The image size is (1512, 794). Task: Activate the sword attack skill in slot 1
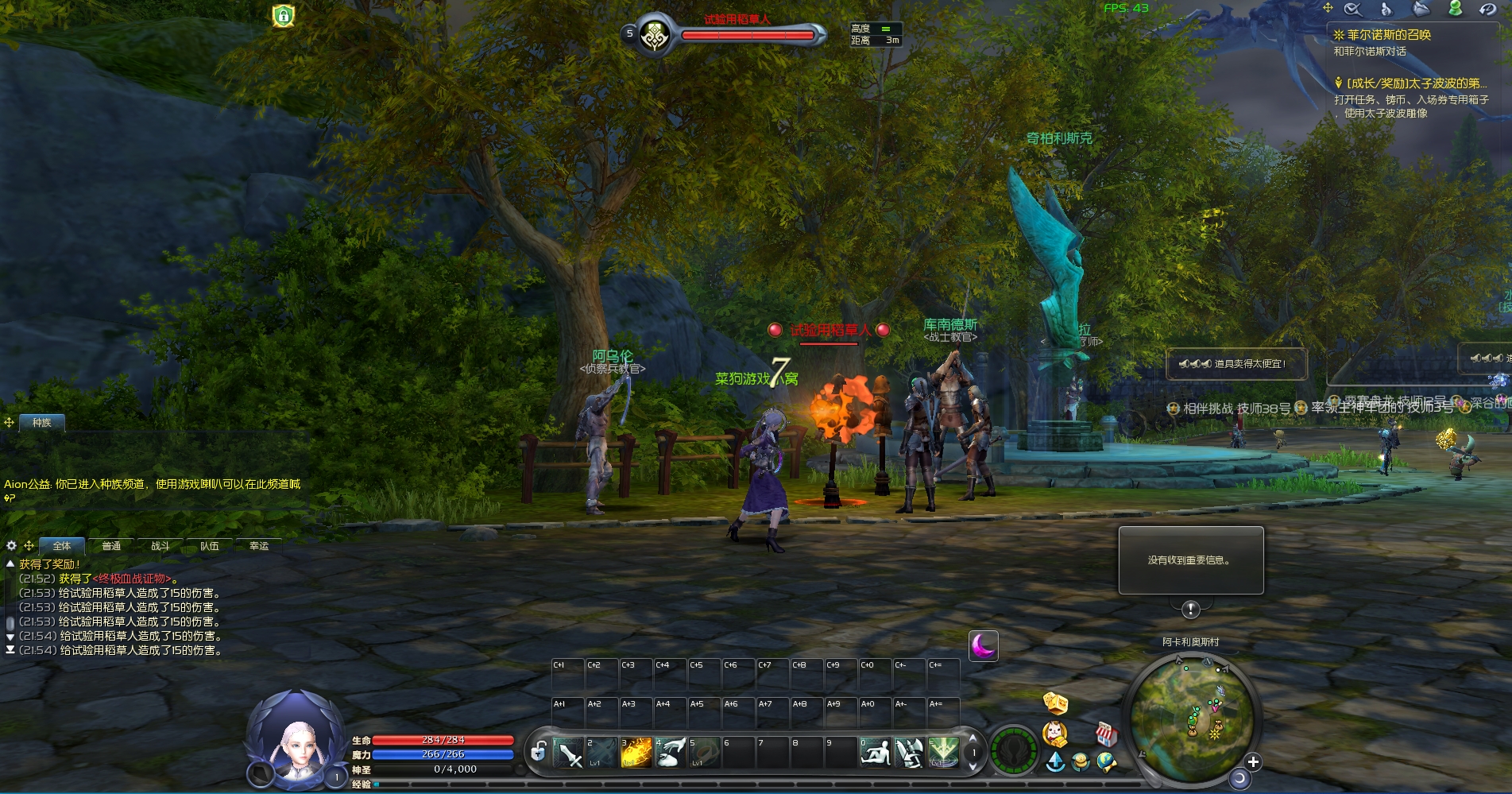(x=568, y=752)
